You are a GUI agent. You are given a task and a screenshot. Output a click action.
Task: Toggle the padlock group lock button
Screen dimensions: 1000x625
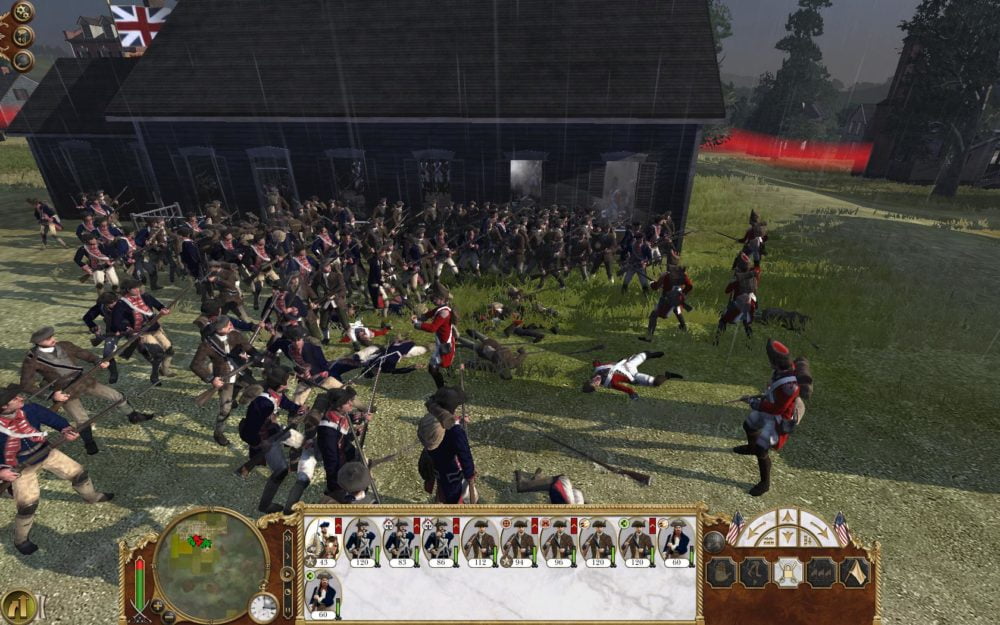click(789, 572)
